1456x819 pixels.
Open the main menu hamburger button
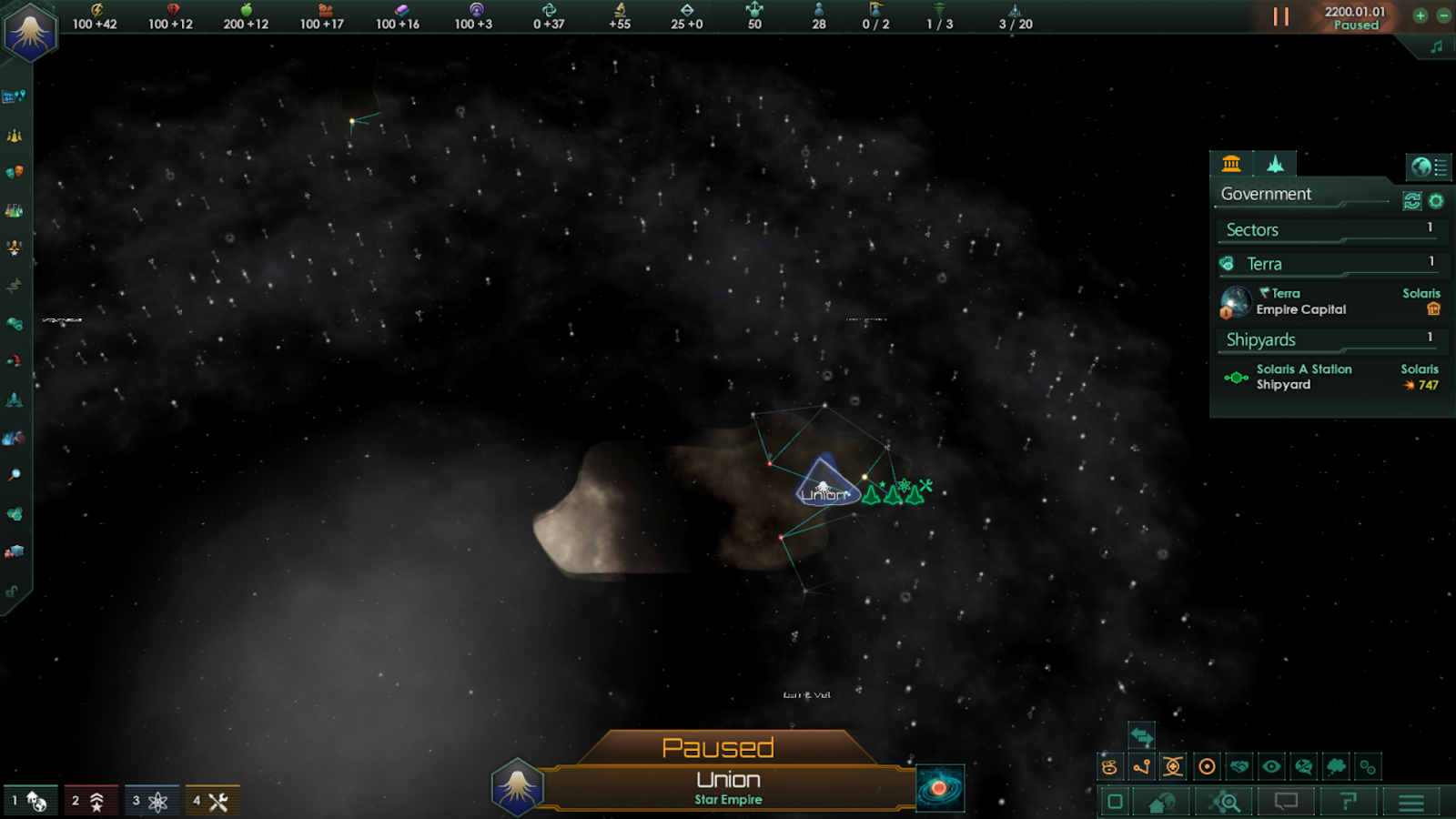pos(1410,803)
